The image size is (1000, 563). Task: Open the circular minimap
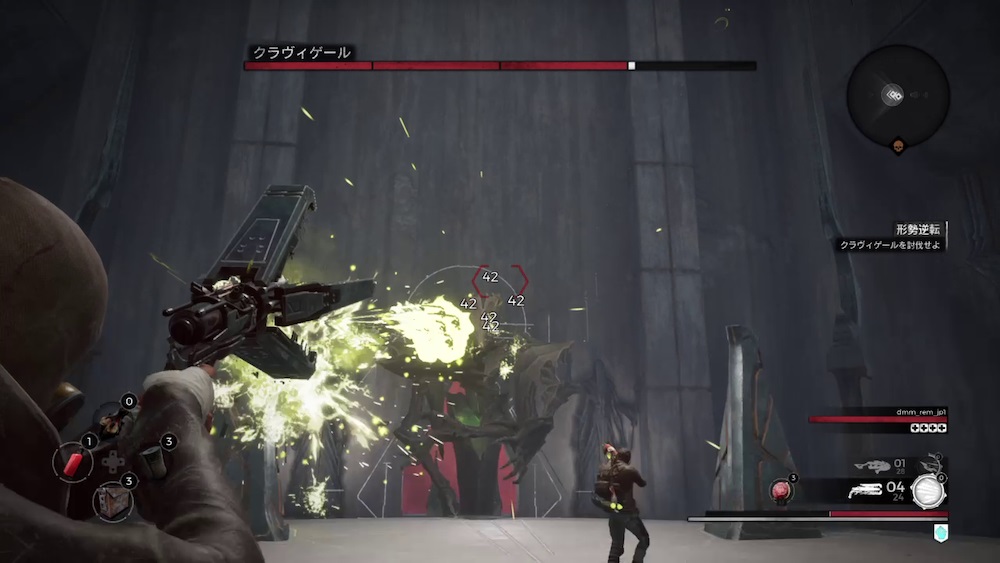(x=897, y=95)
